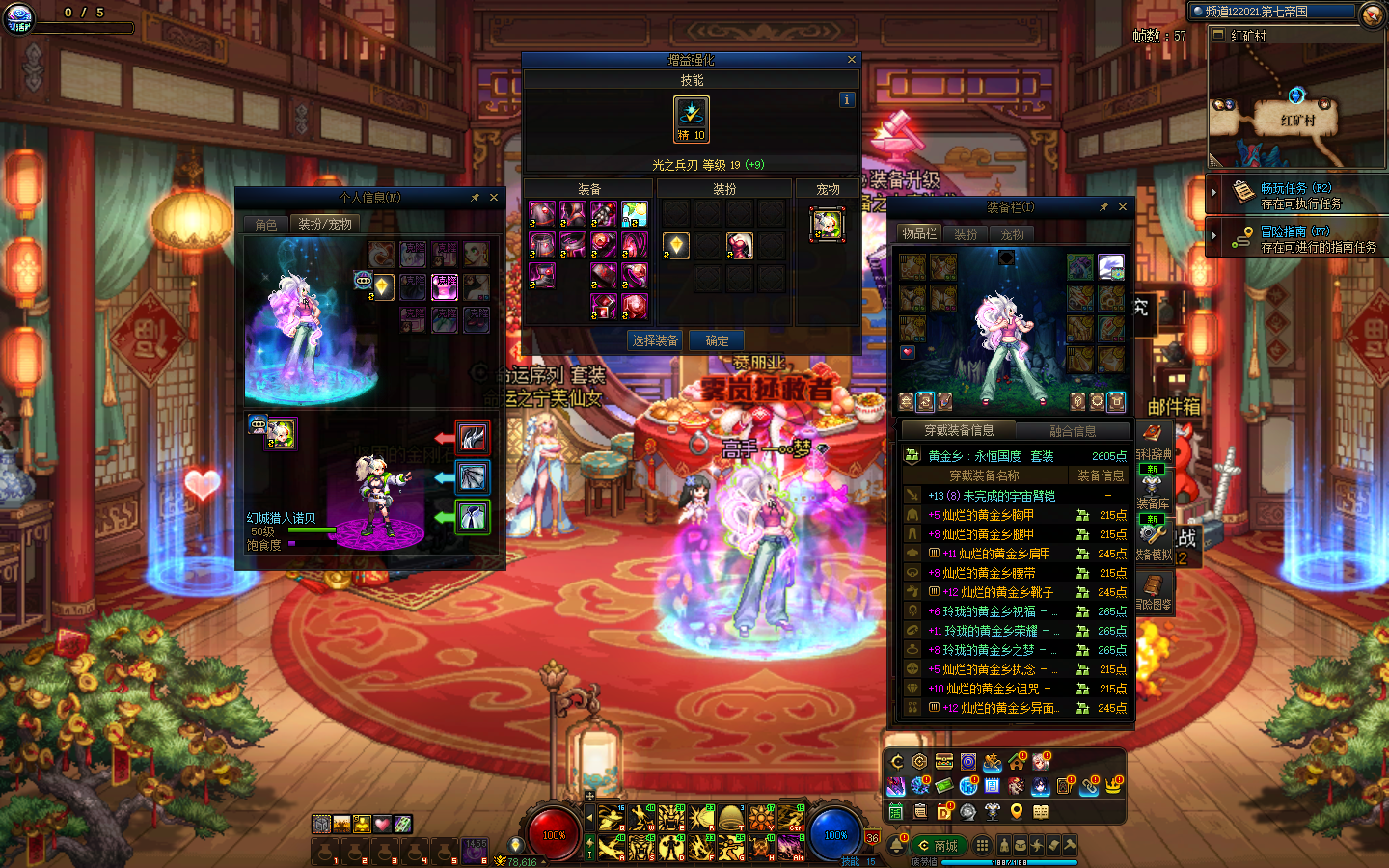Select the pet portrait in 宠物 column
1389x868 pixels.
(827, 224)
